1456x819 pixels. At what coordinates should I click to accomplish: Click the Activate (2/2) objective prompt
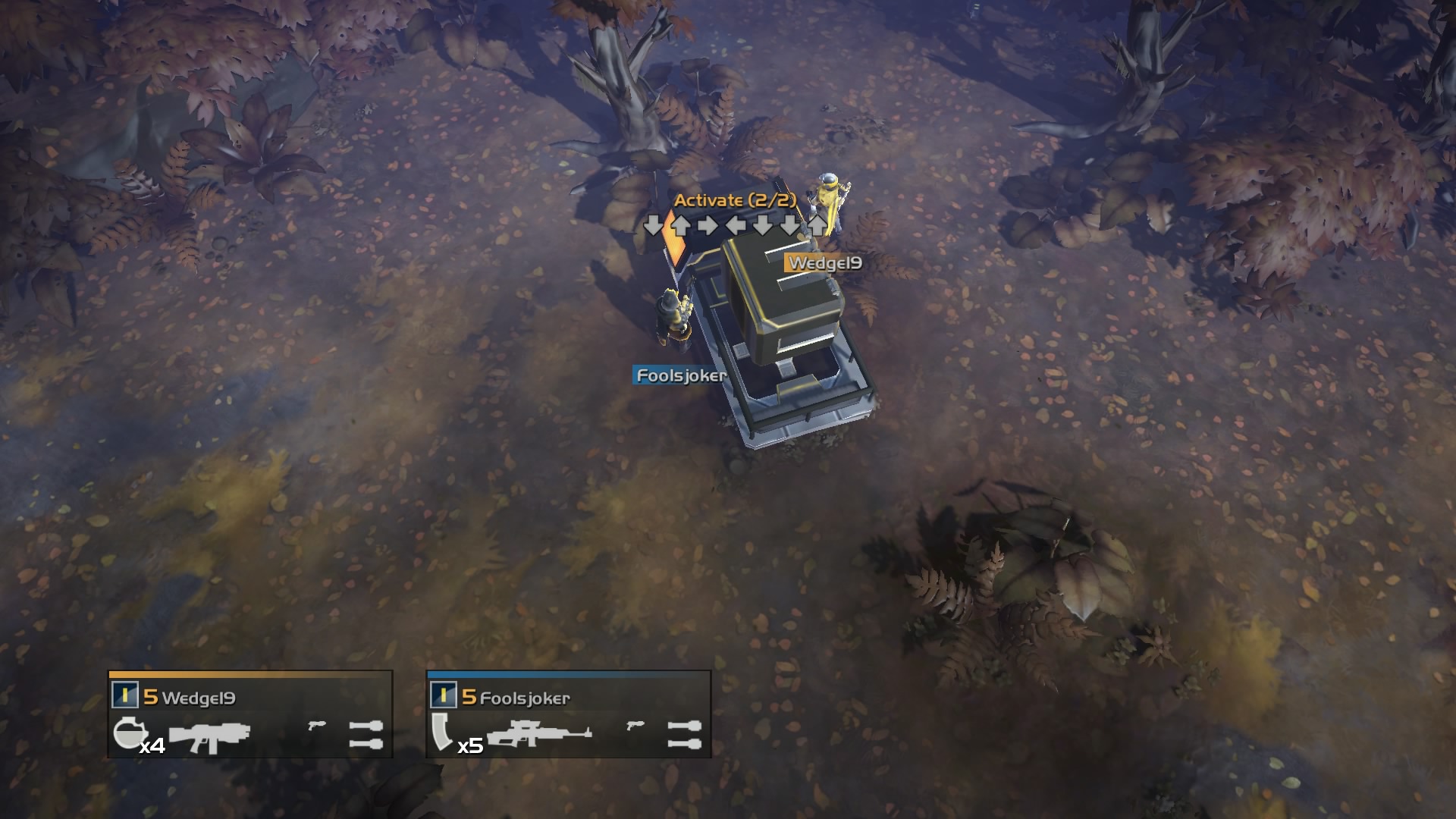click(734, 201)
